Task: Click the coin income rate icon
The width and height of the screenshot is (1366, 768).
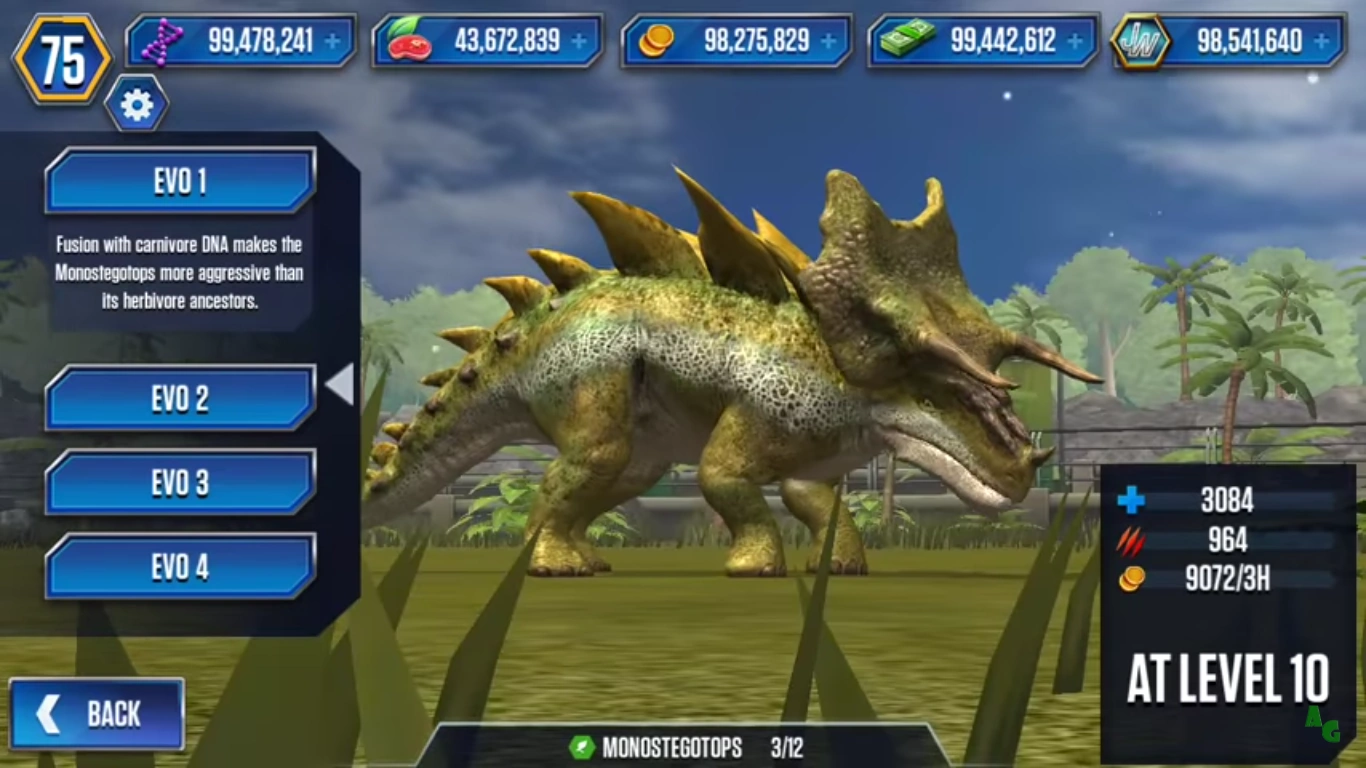Action: point(1128,580)
